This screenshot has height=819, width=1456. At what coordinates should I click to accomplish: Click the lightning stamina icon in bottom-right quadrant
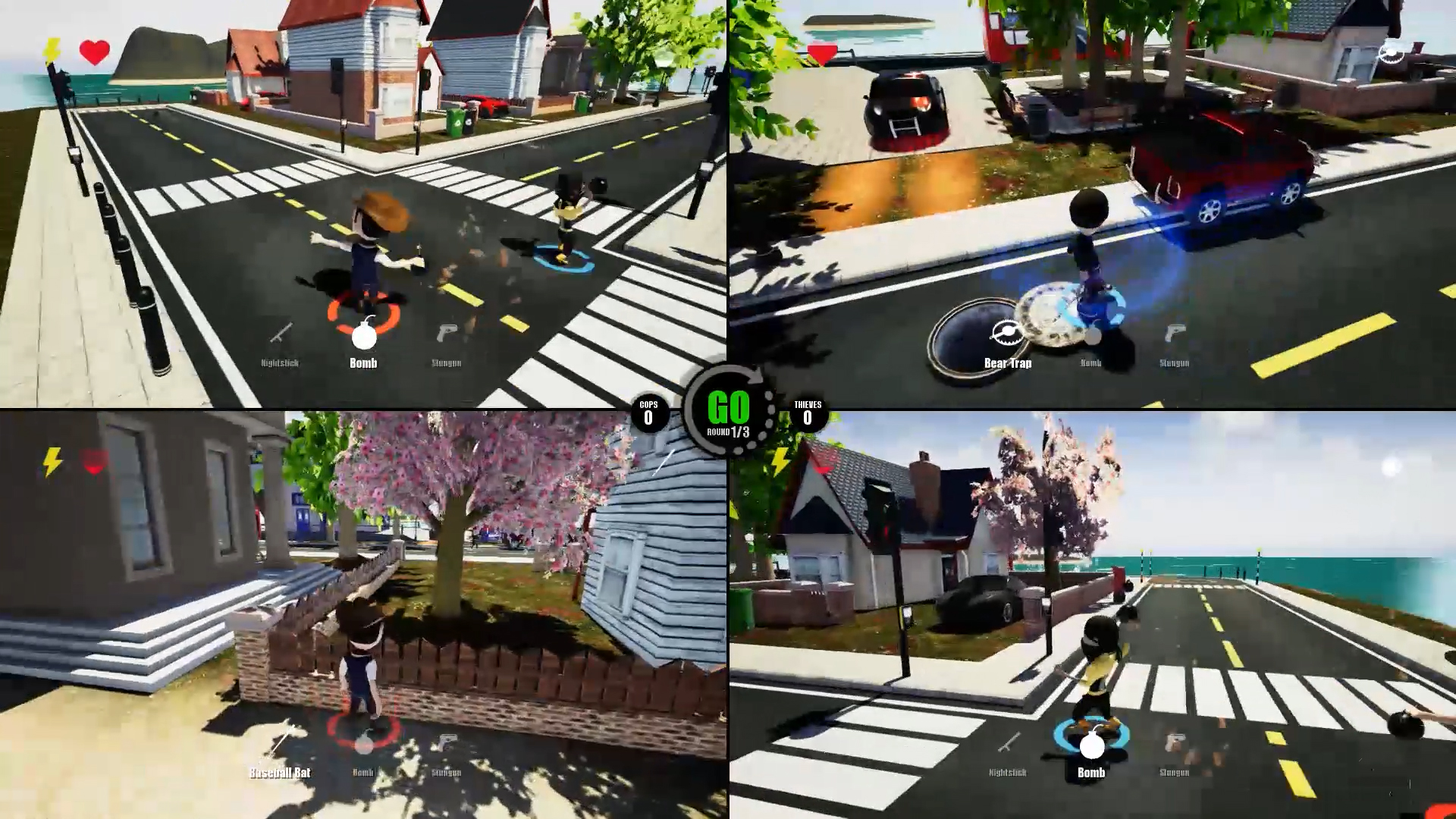(x=779, y=460)
